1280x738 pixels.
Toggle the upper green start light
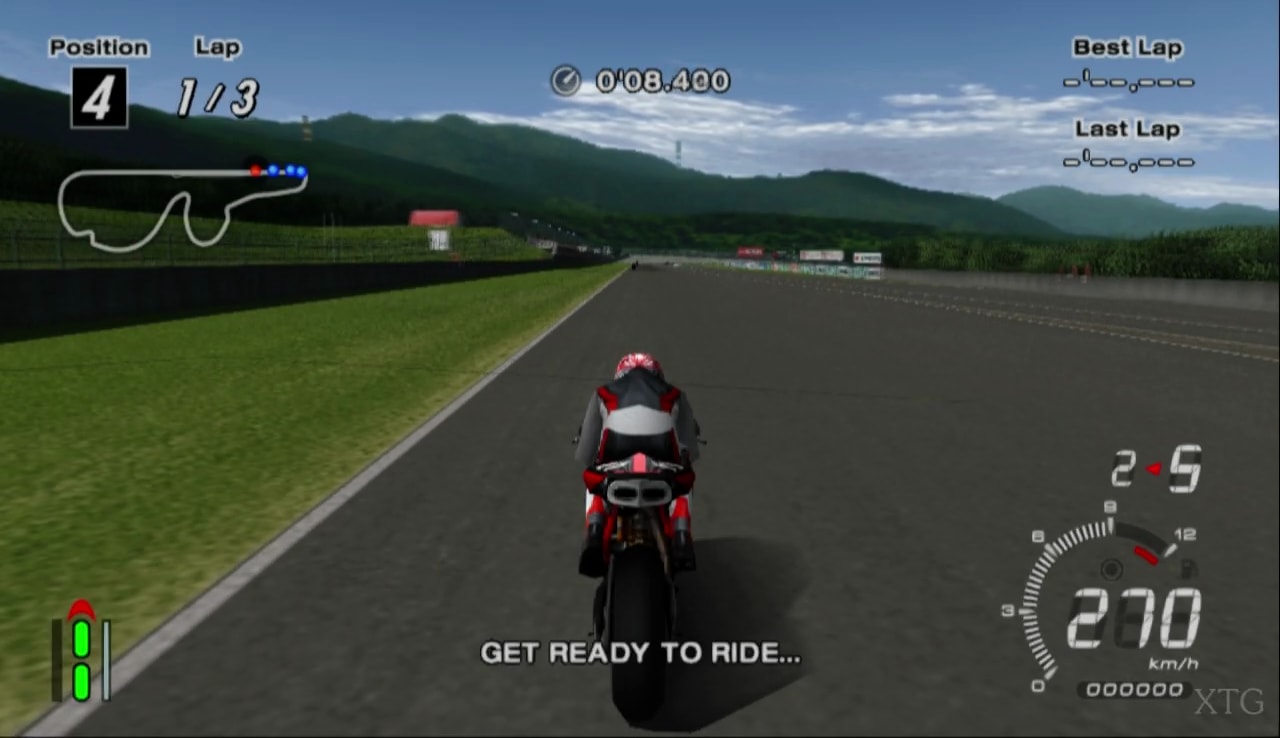tap(81, 639)
